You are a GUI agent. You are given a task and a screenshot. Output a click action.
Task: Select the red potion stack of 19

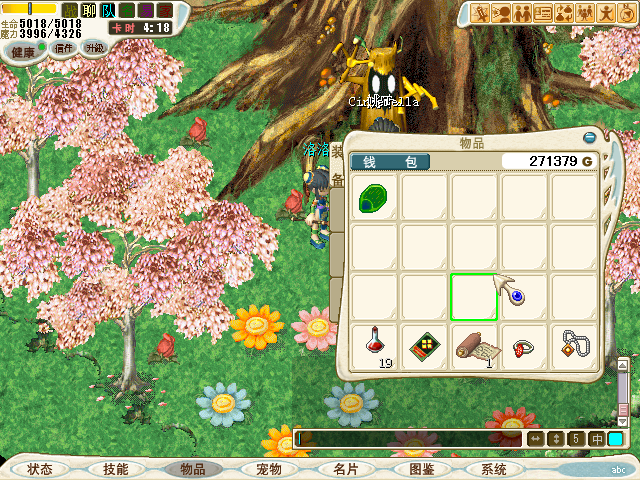tap(374, 346)
